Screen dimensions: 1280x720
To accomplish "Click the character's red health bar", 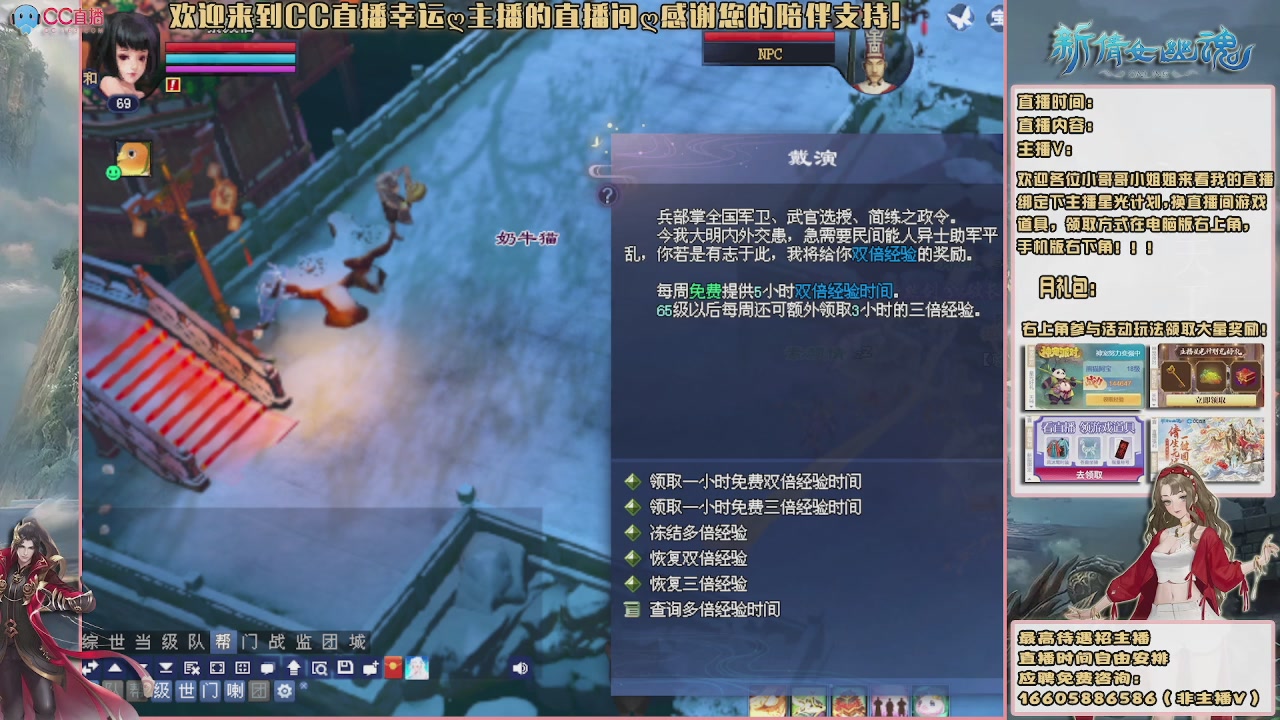I will (x=230, y=49).
